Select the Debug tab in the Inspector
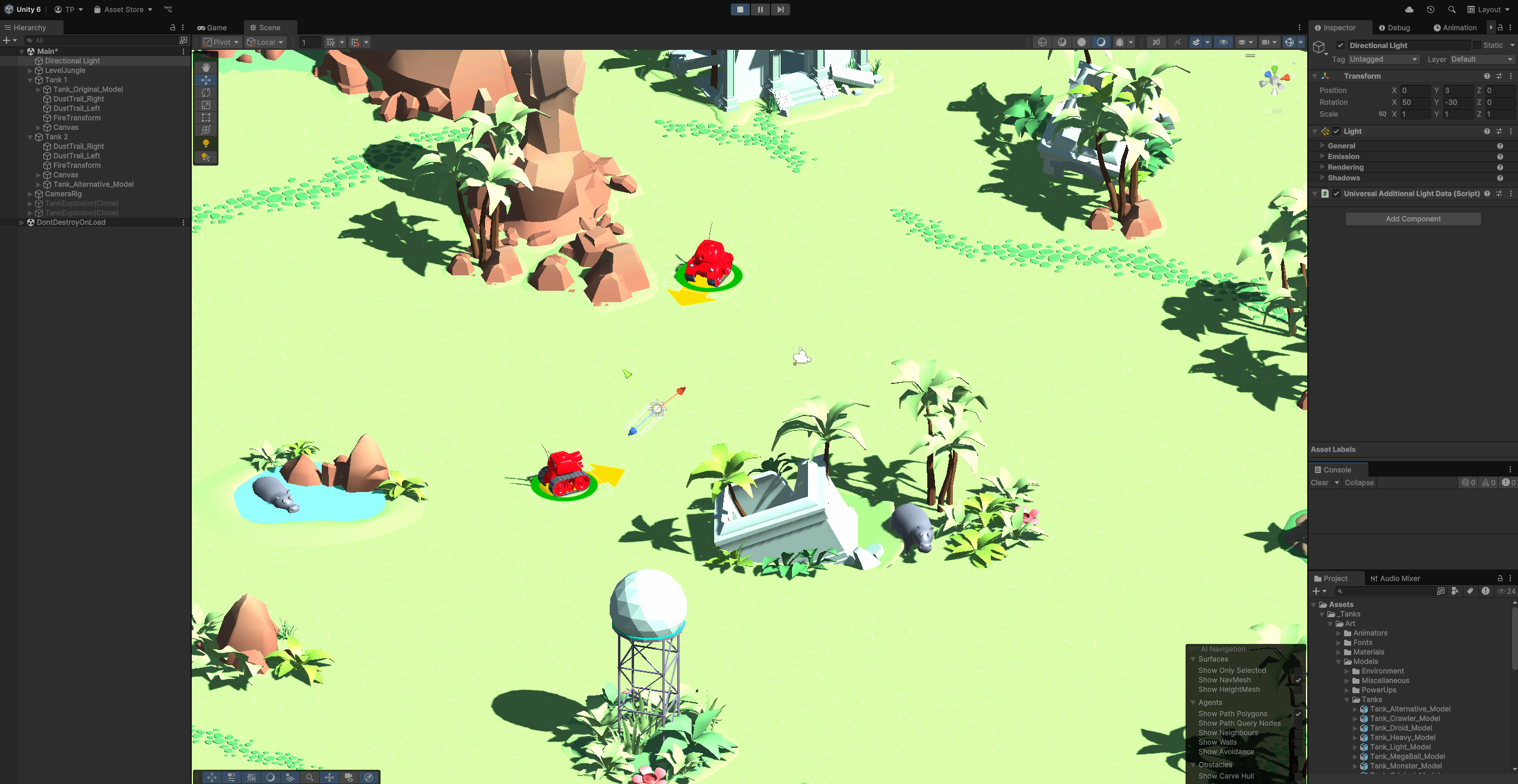The image size is (1518, 784). (1395, 27)
